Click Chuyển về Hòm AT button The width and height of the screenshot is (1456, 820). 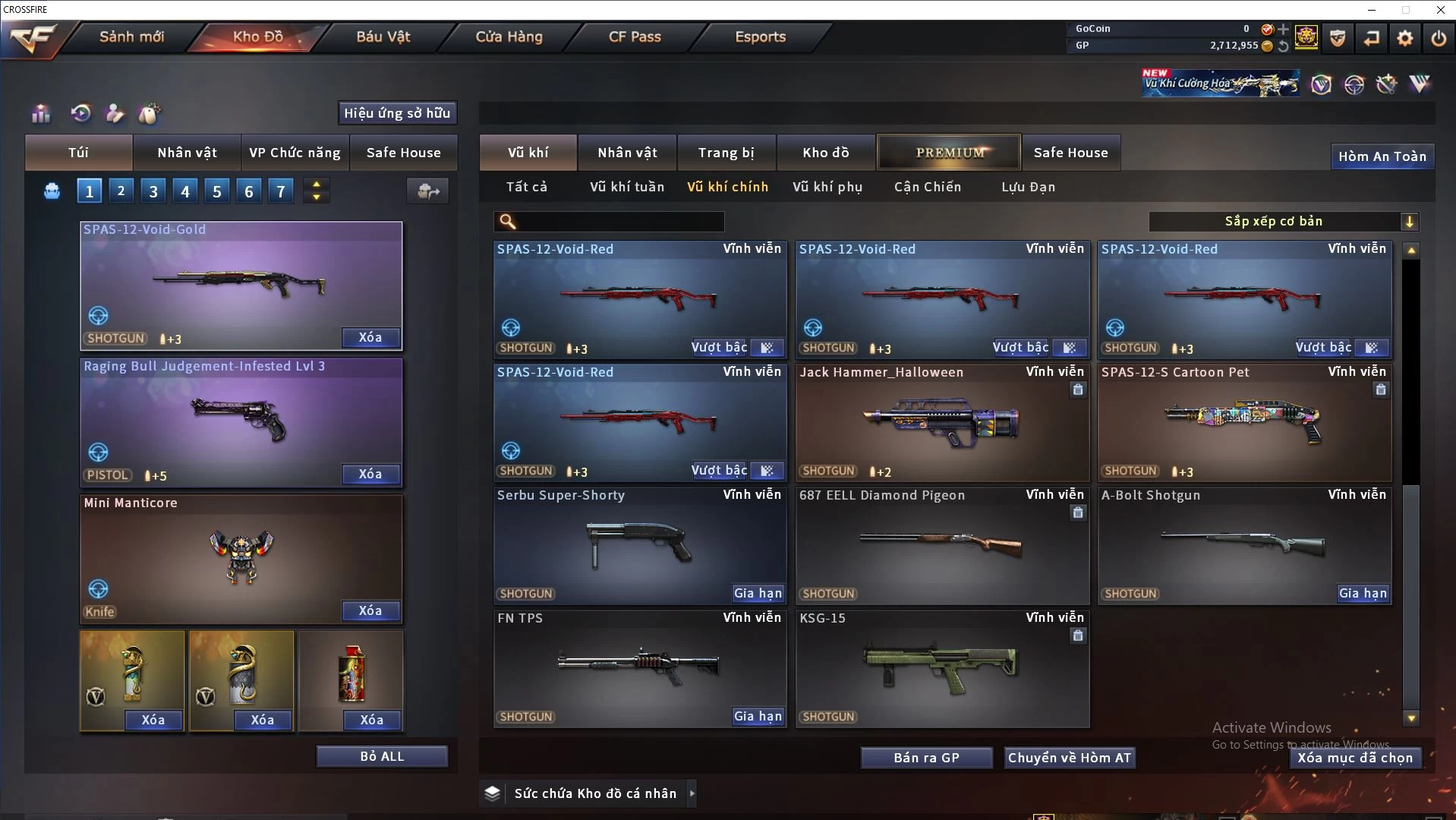(x=1069, y=758)
